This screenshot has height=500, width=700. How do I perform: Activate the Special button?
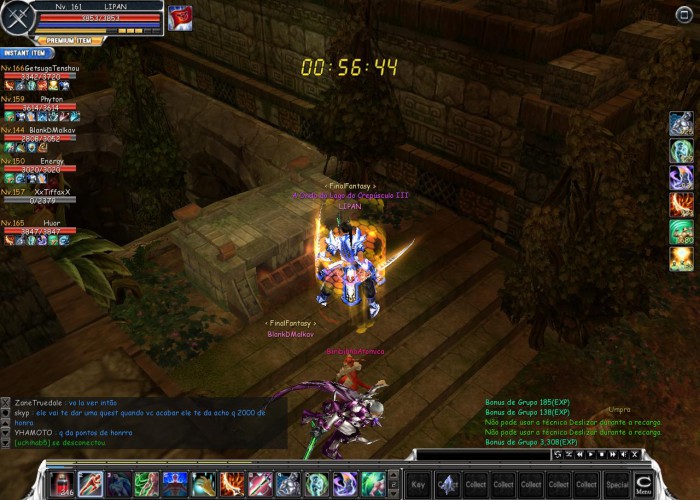coord(617,484)
